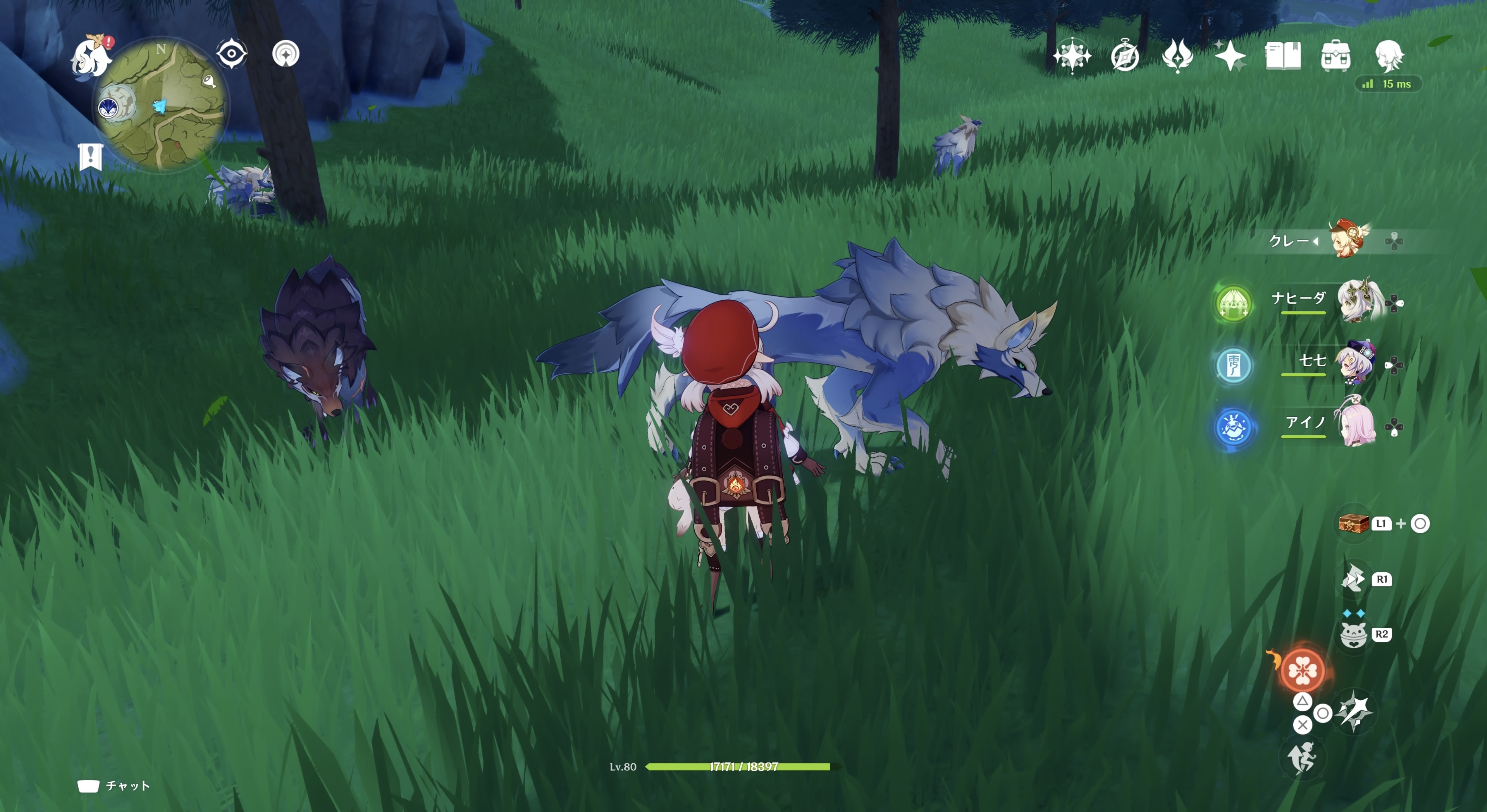The image size is (1487, 812).
Task: Open the open-book handbook icon
Action: coord(1283,57)
